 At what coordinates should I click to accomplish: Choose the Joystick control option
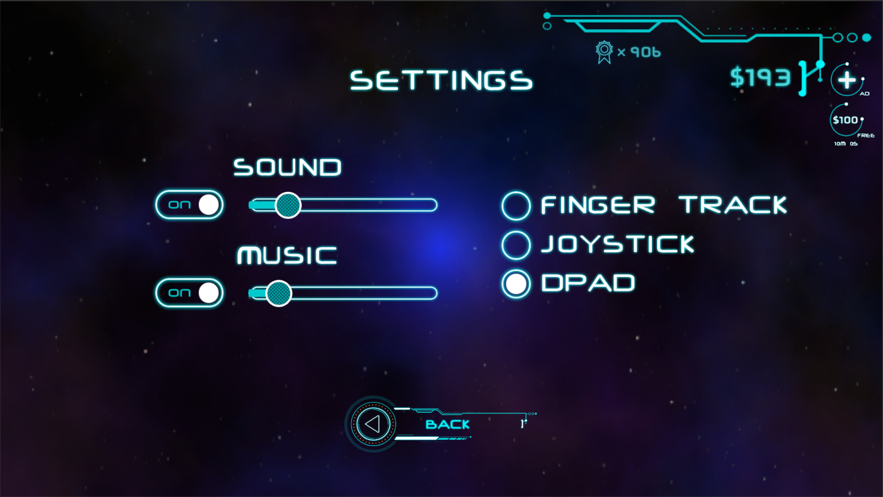pyautogui.click(x=516, y=245)
